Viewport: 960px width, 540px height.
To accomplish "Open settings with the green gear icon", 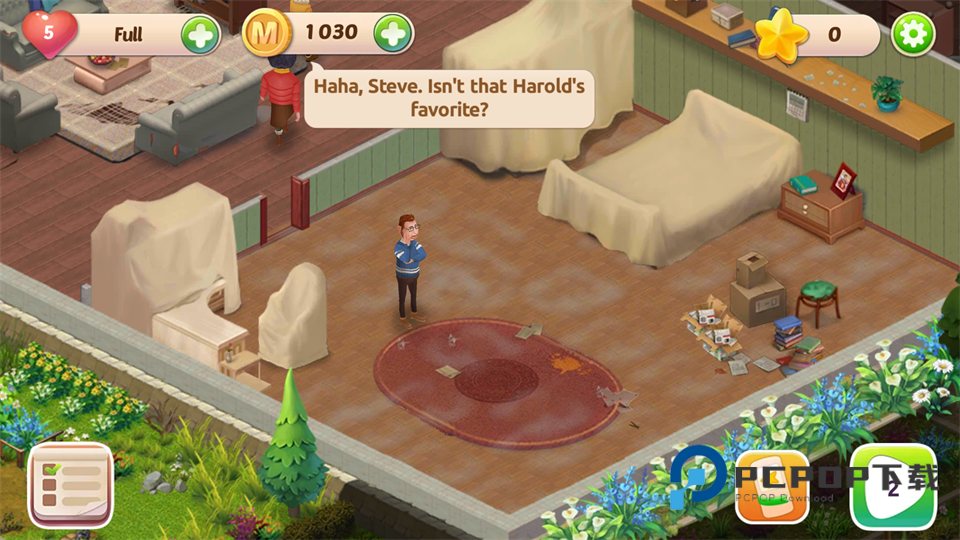I will pos(913,35).
